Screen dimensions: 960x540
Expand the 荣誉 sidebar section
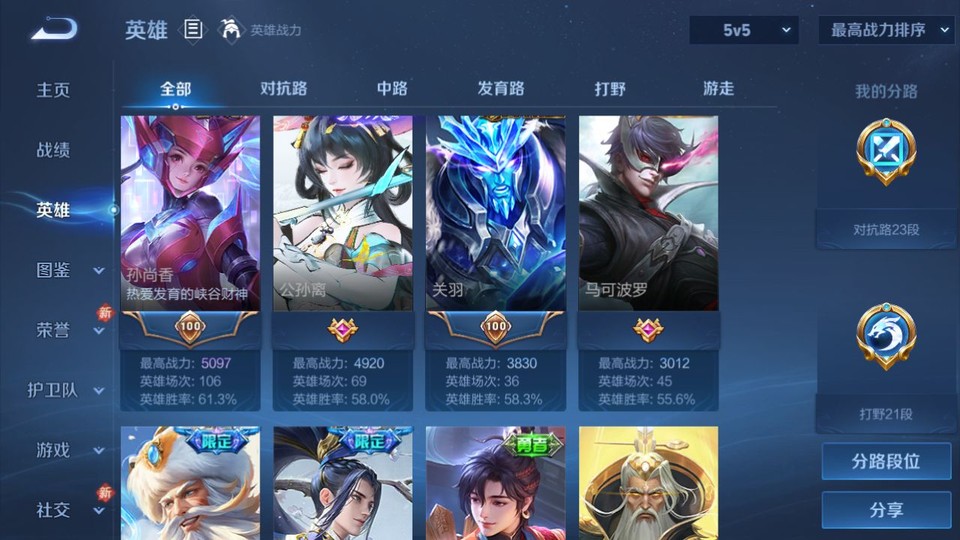98,331
